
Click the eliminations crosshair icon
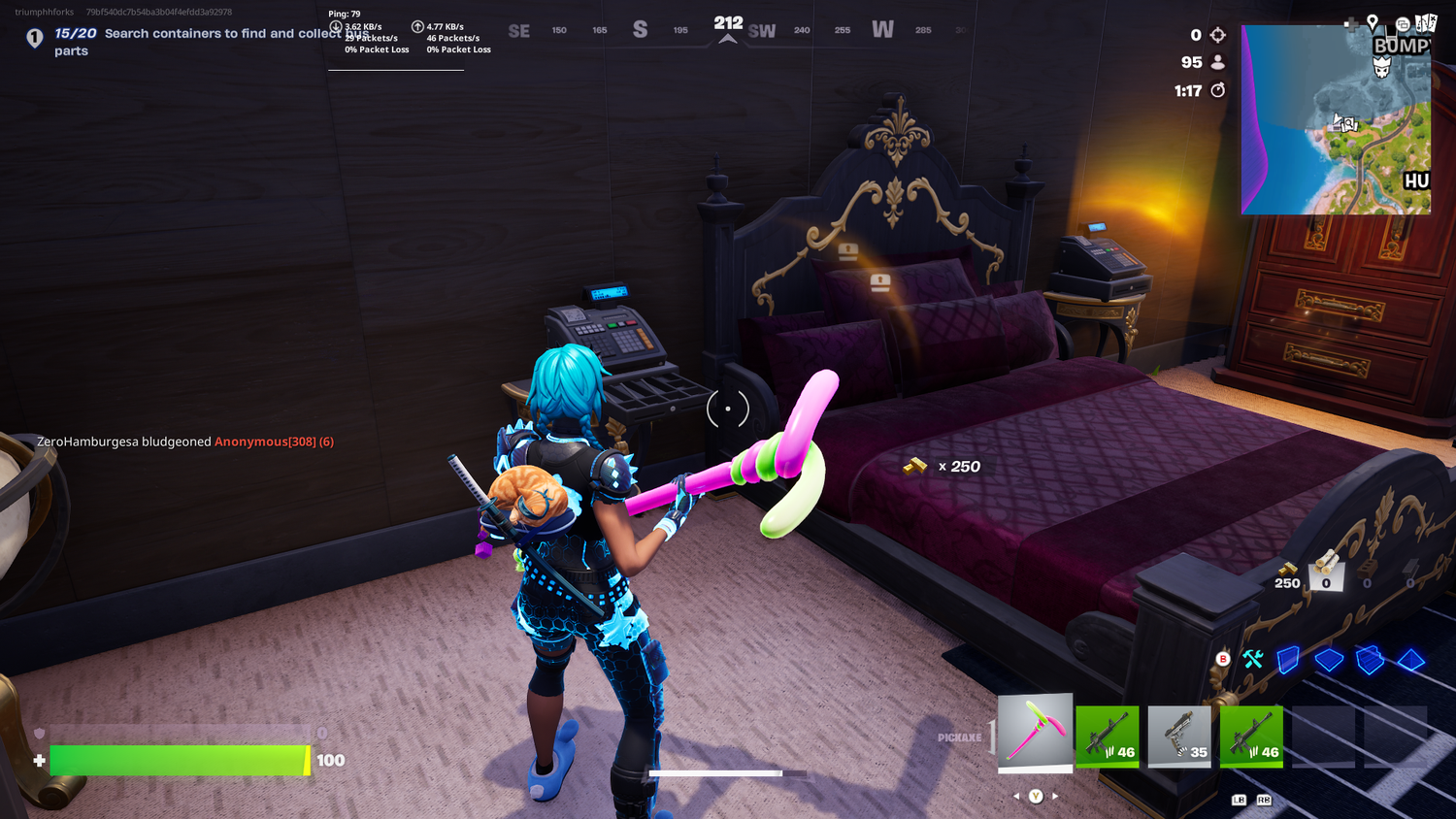pos(1217,35)
